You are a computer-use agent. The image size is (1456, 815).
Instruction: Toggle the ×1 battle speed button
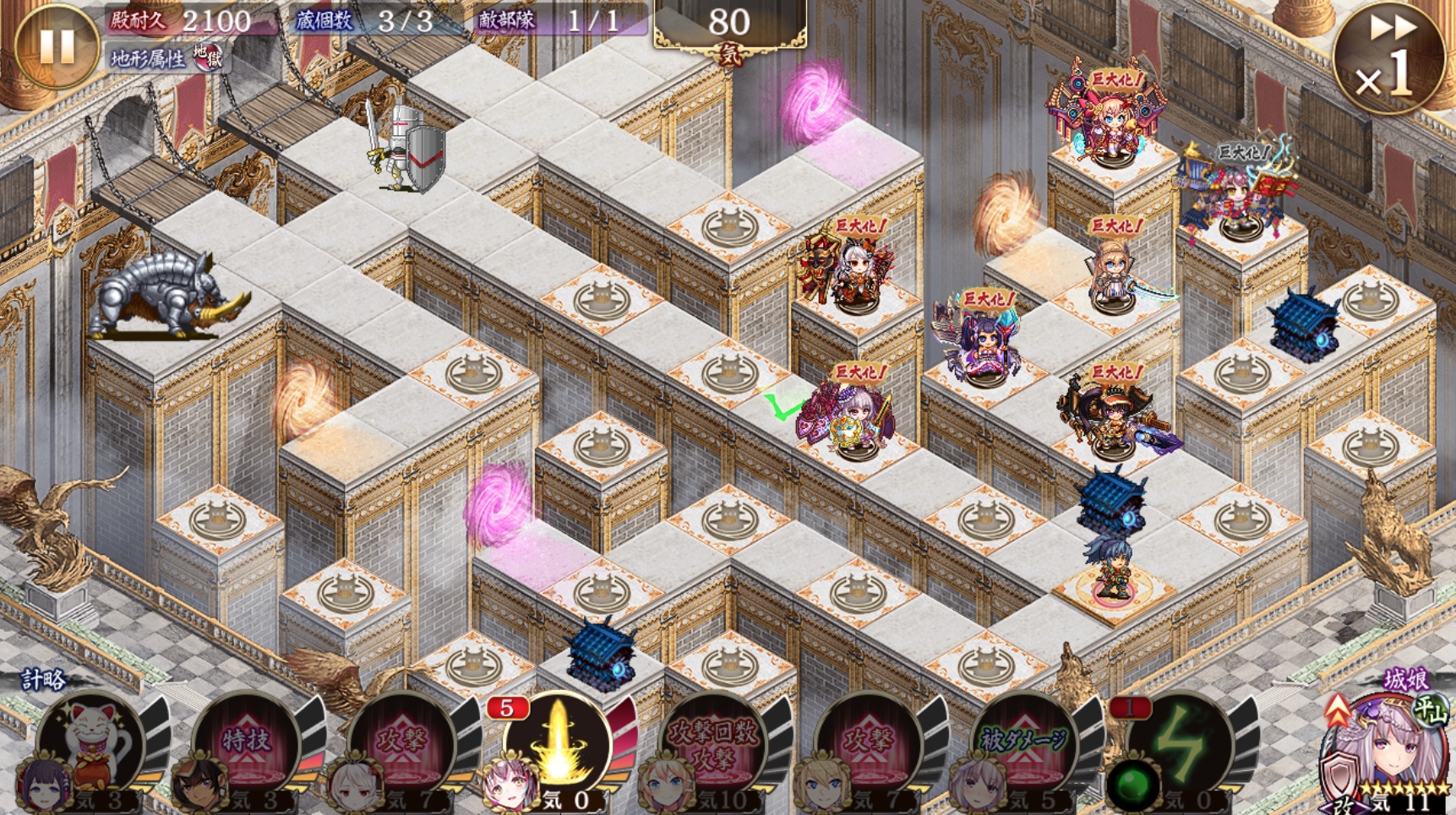[x=1389, y=57]
